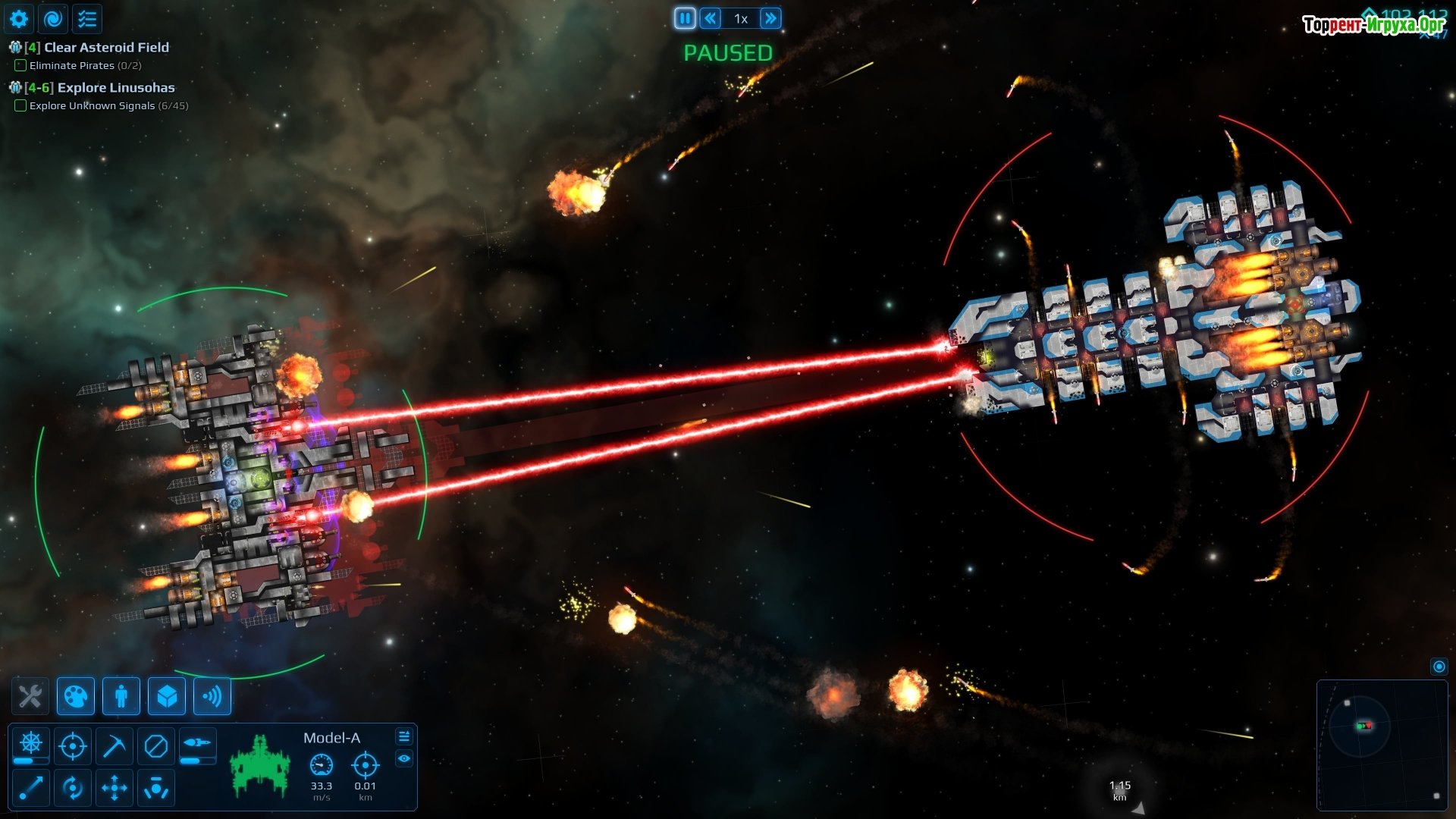The image size is (1456, 819).
Task: Select the missile weapon button
Action: click(197, 743)
